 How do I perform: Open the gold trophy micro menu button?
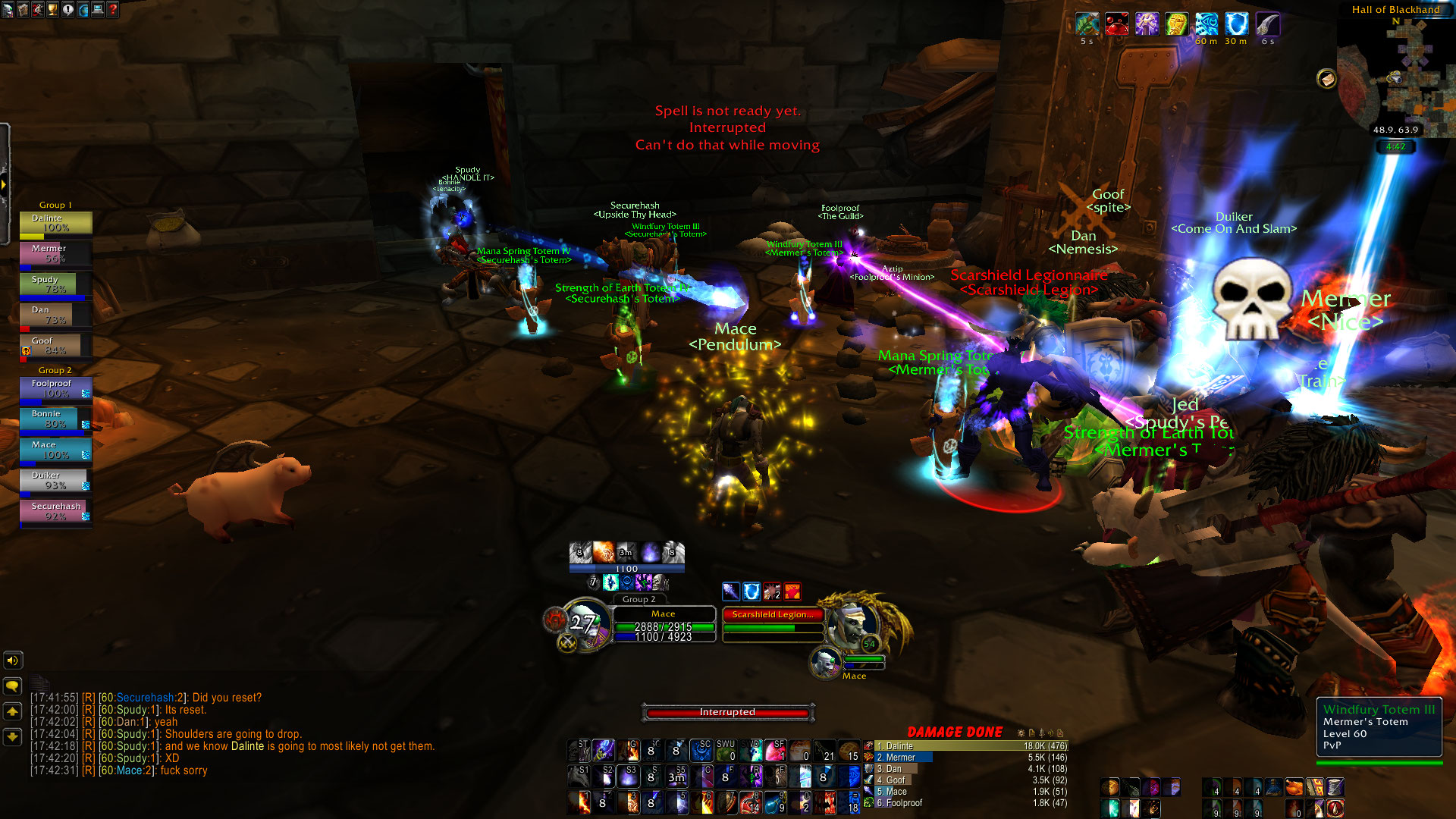pyautogui.click(x=52, y=10)
